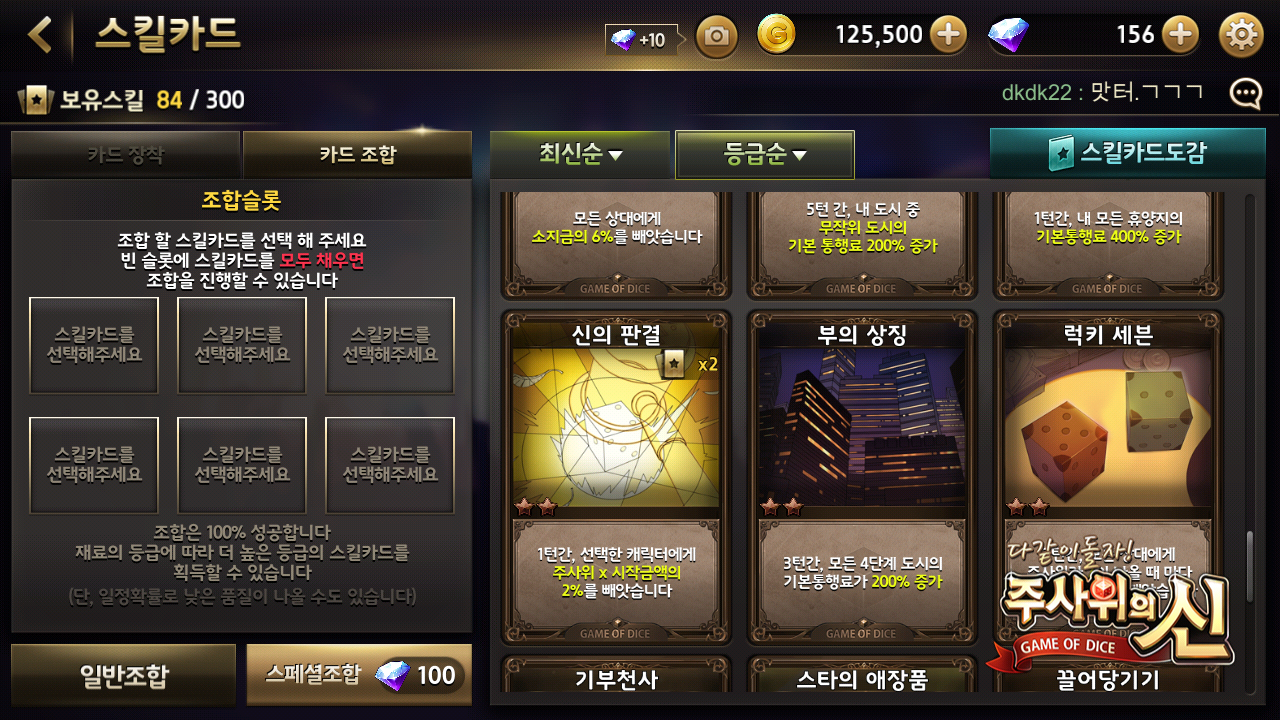Open the settings gear
This screenshot has width=1280, height=720.
(1241, 36)
